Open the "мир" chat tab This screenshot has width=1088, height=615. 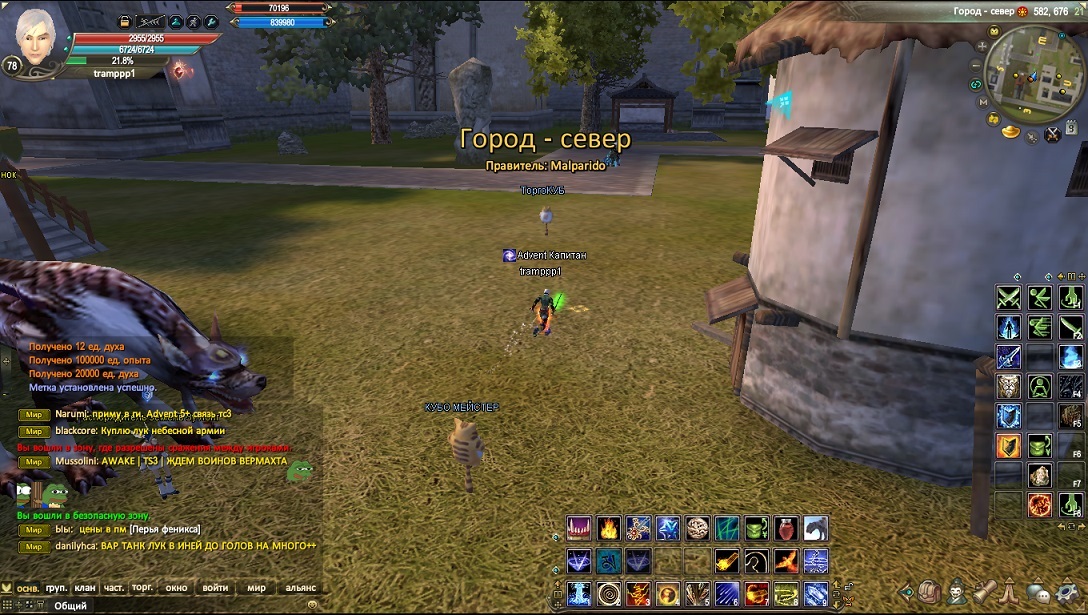pos(257,588)
